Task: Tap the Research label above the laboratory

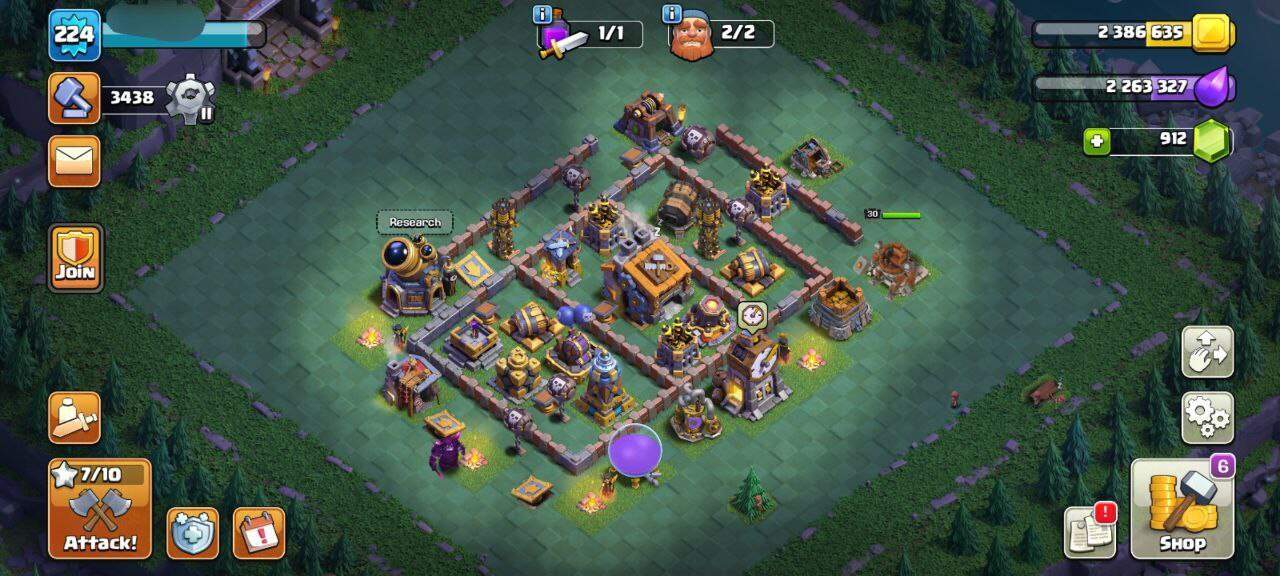Action: (414, 222)
